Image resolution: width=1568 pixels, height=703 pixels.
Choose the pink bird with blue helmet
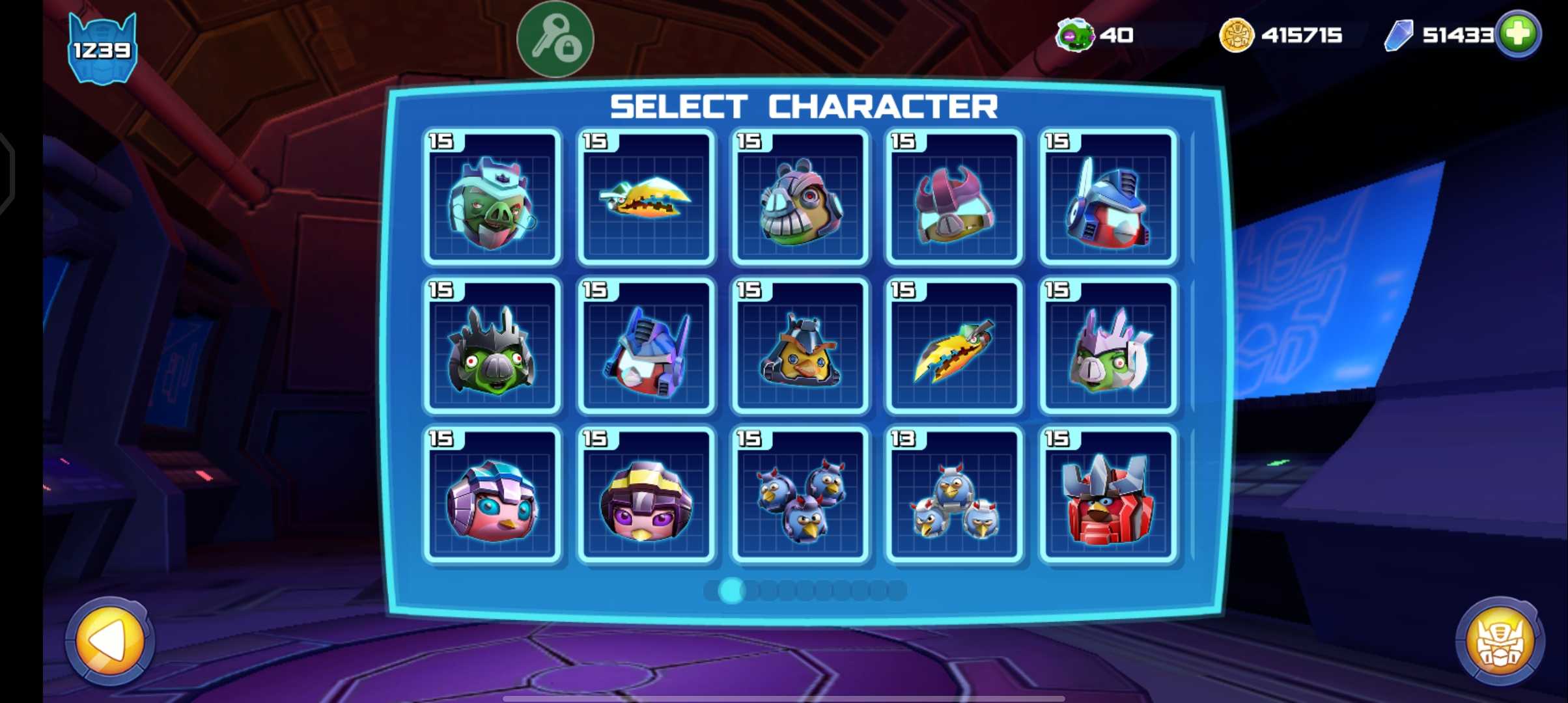(492, 496)
